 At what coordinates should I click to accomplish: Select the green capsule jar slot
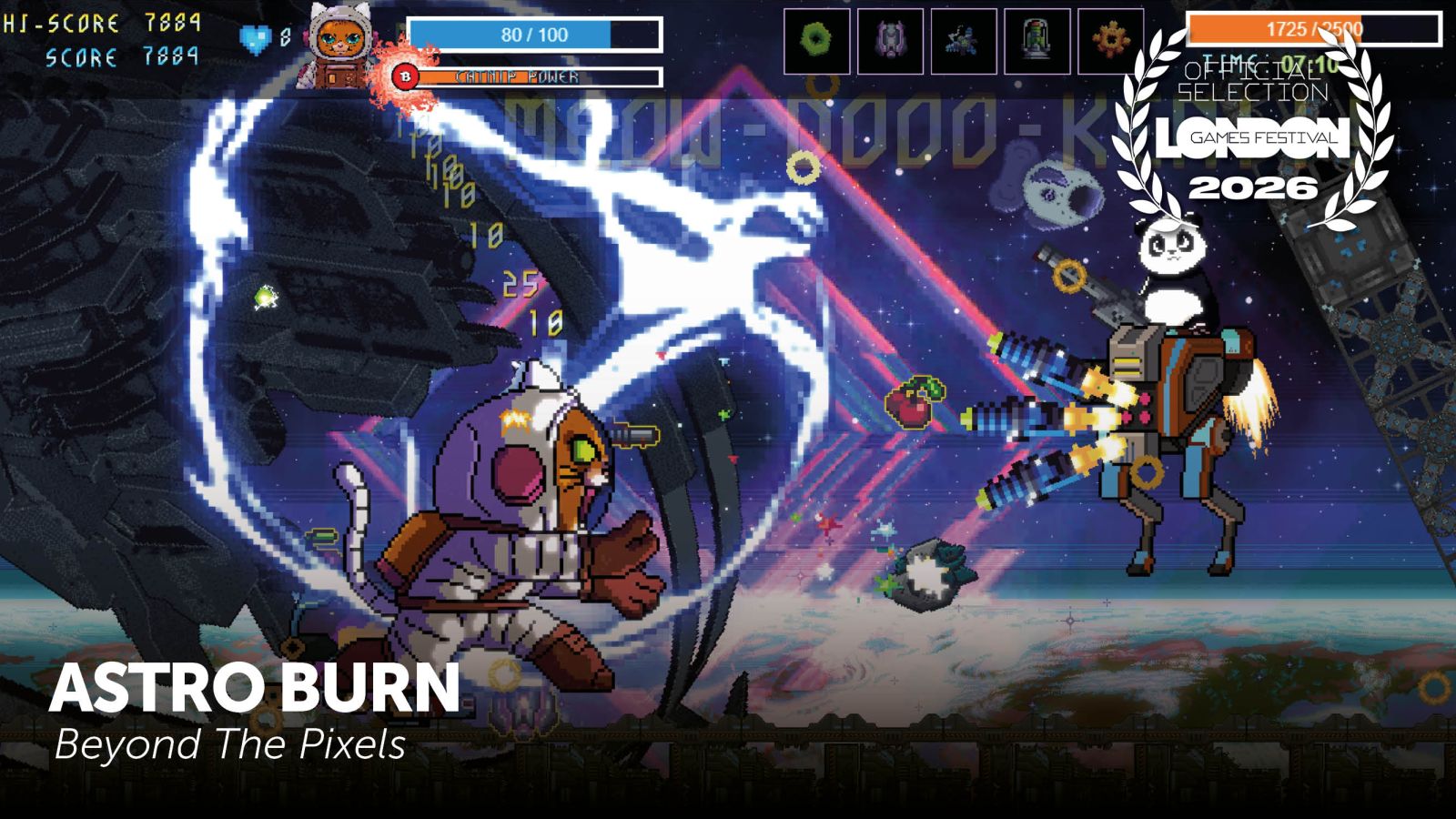click(1036, 42)
